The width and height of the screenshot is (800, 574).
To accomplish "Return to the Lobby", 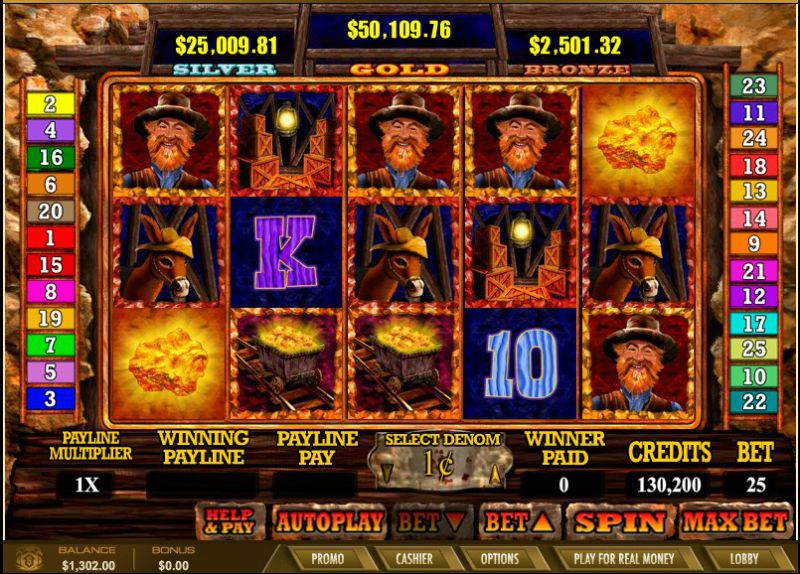I will tap(745, 558).
